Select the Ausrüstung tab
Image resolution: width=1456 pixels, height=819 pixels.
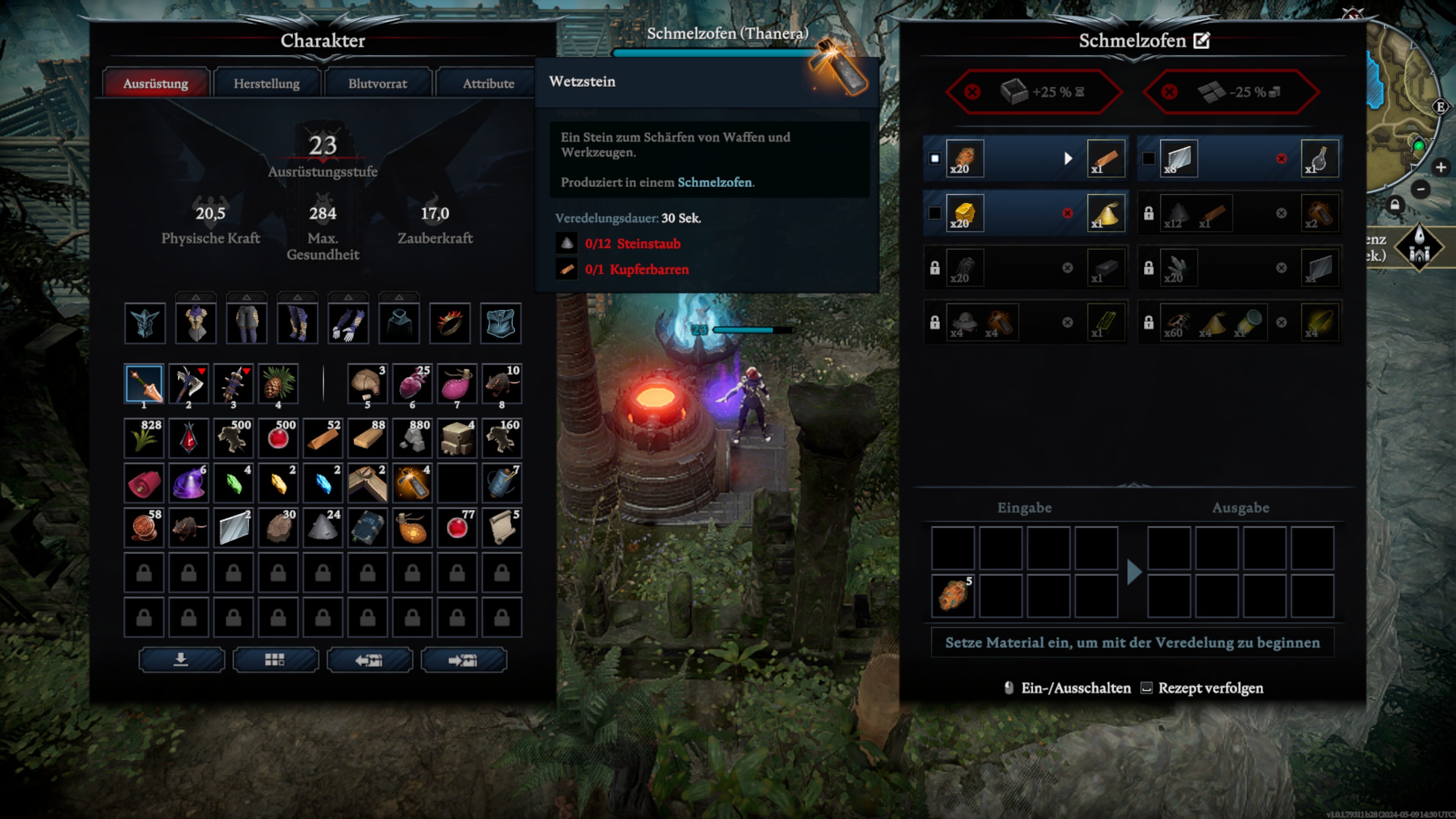(155, 84)
